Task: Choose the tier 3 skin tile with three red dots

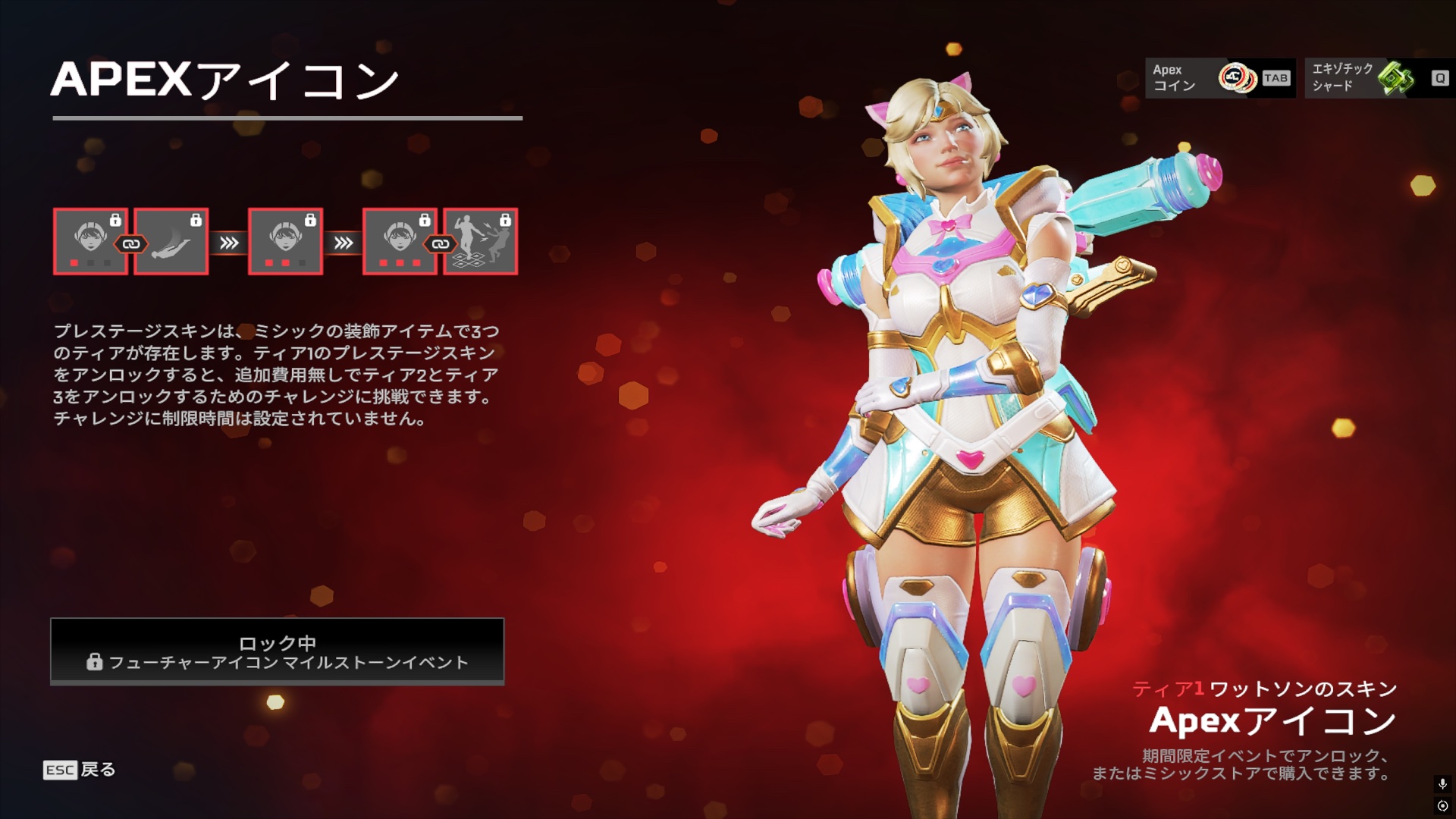Action: (400, 241)
